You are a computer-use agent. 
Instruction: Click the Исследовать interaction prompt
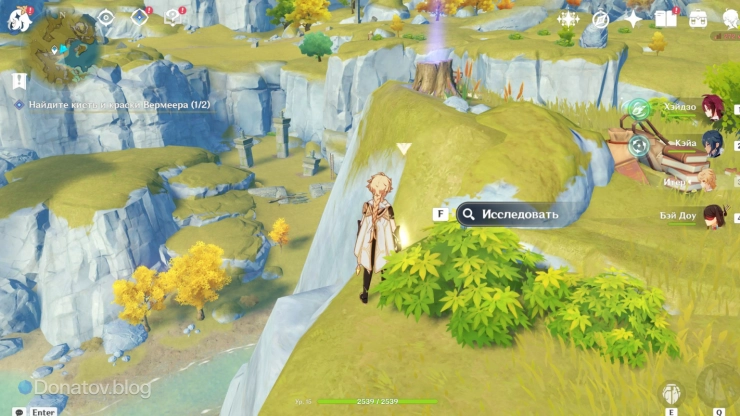(508, 214)
